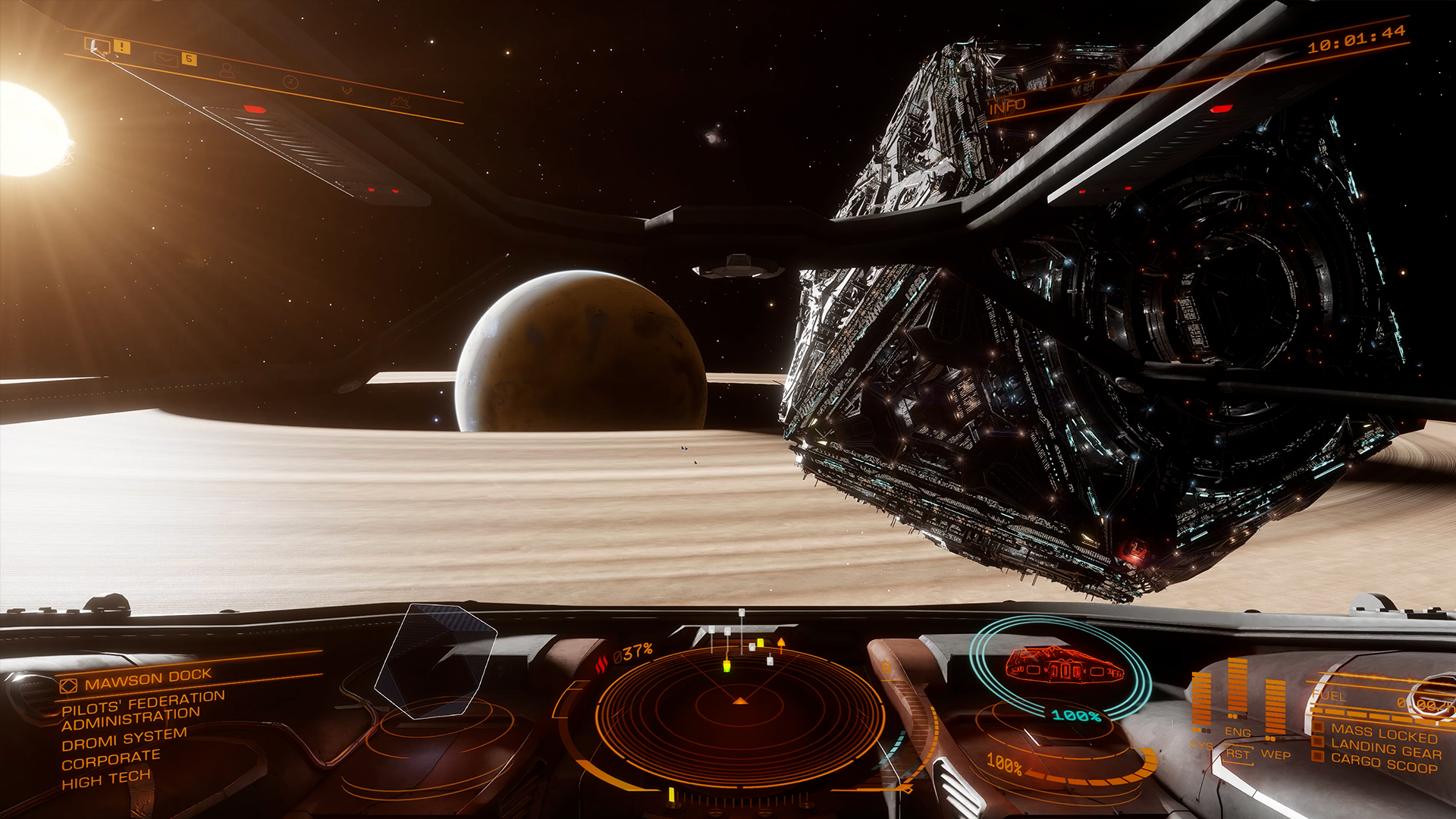The image size is (1456, 819).
Task: Select the INFO panel header
Action: 1007,107
